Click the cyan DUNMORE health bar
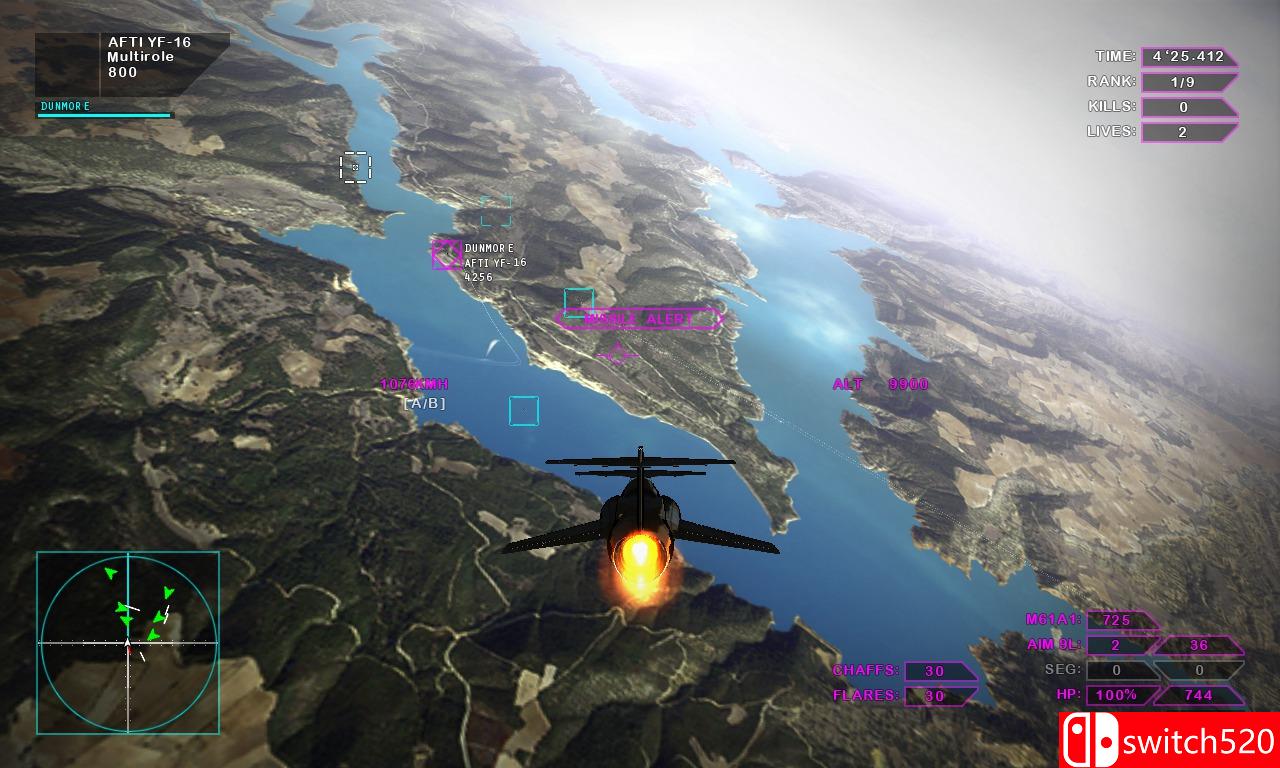1280x768 pixels. pyautogui.click(x=105, y=115)
